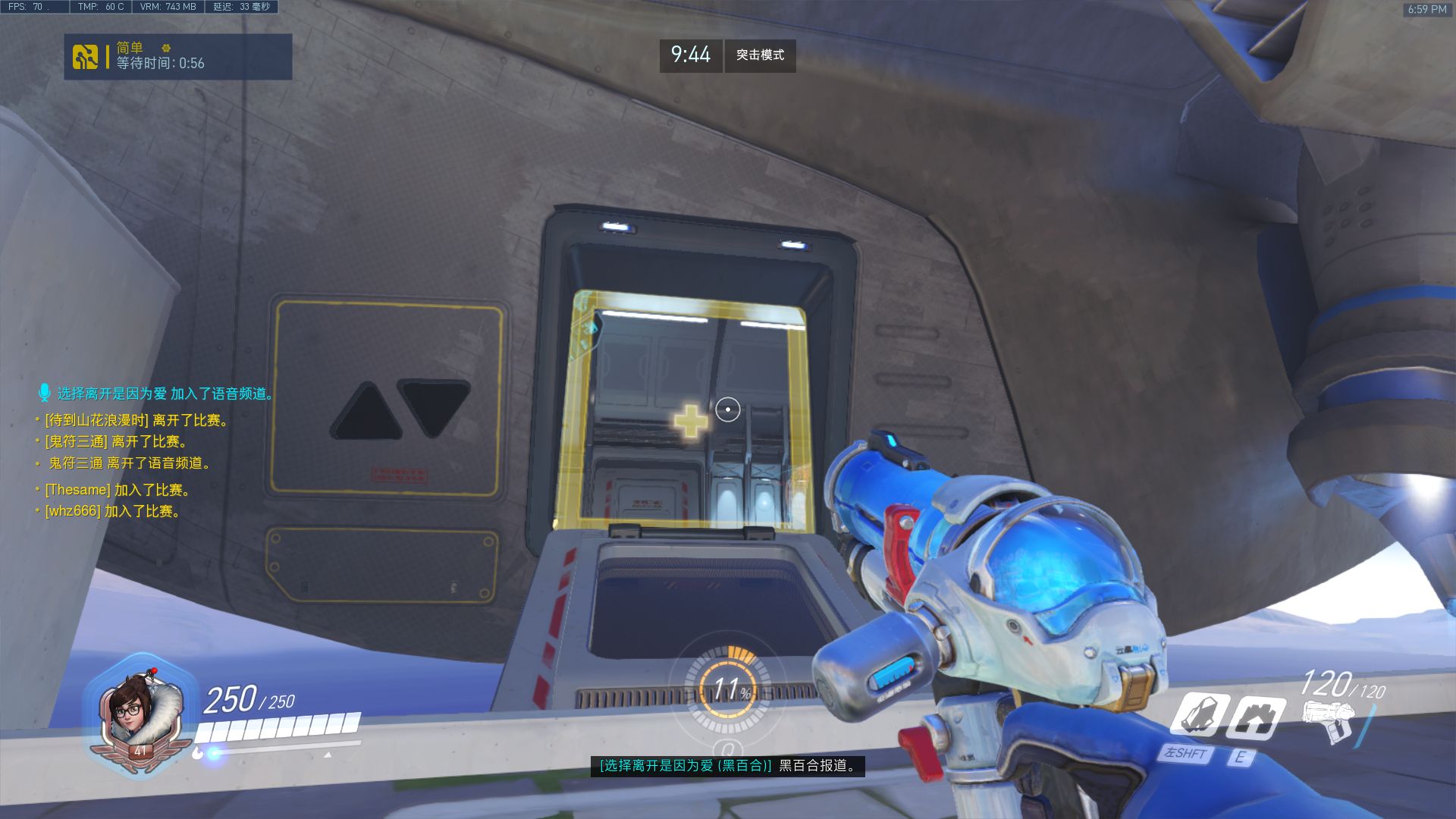Click the yellow queue search icon
Viewport: 1456px width, 819px height.
(x=85, y=57)
